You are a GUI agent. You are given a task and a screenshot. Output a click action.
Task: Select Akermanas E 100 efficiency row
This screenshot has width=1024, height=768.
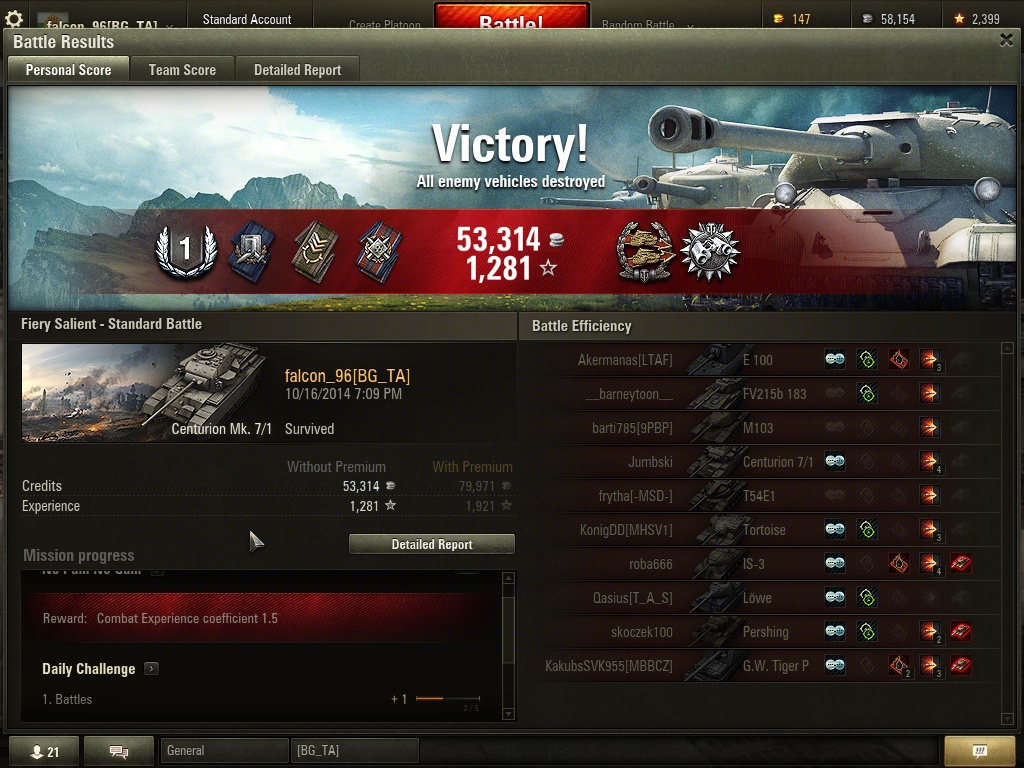tap(760, 360)
